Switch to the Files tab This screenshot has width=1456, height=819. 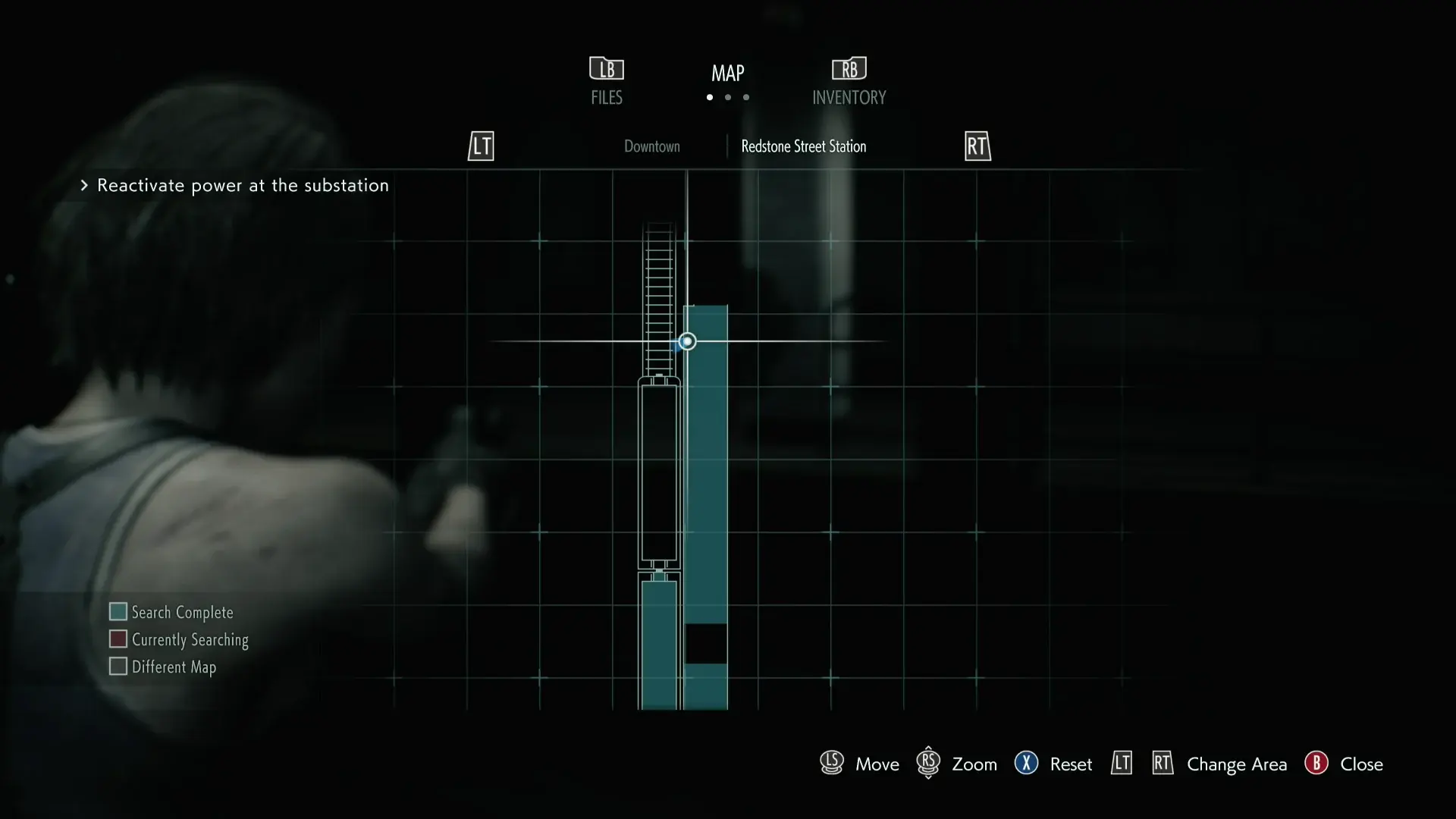607,82
